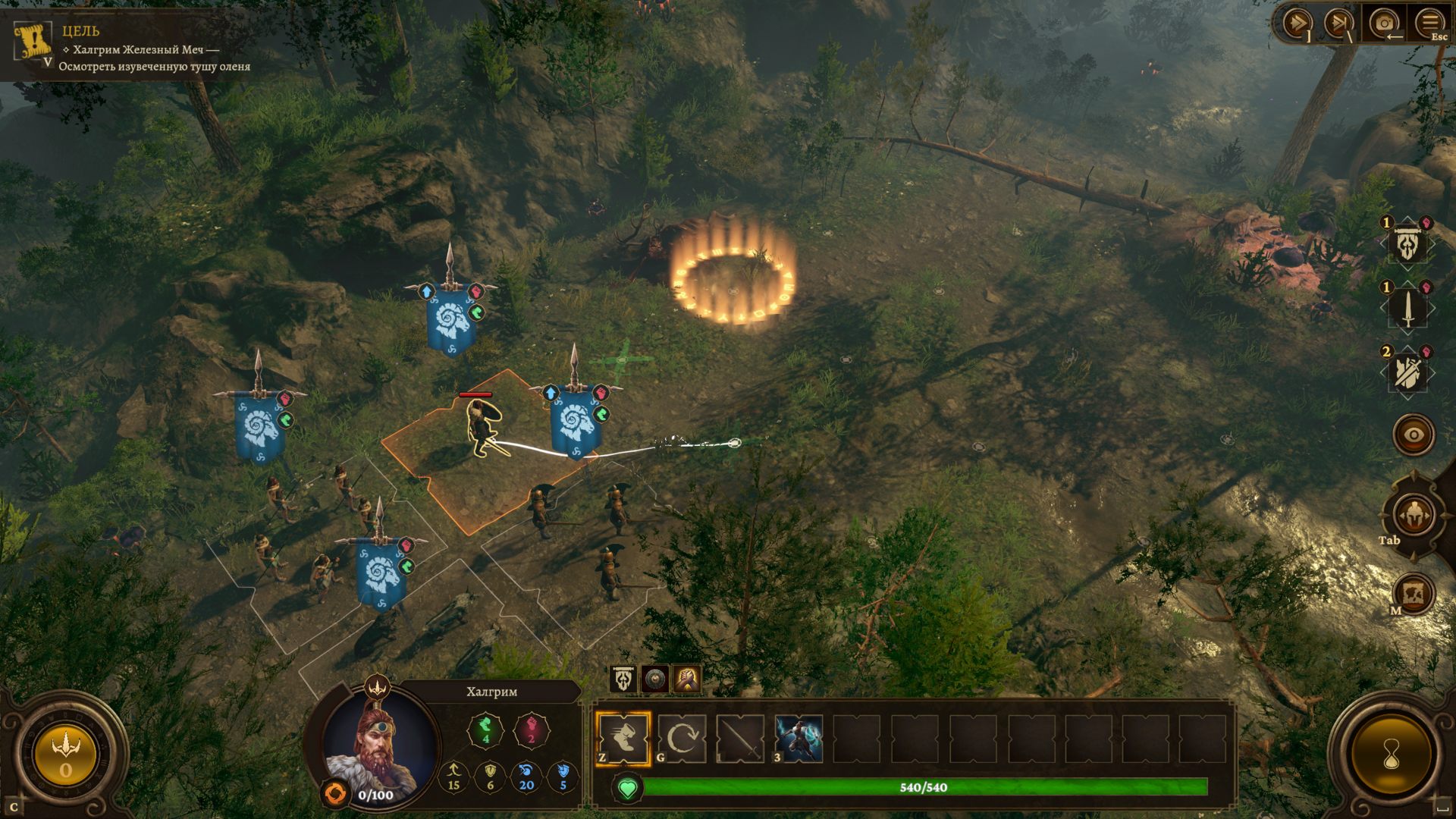Choose the sword attack hotbar slot
The height and width of the screenshot is (819, 1456).
pos(740,738)
